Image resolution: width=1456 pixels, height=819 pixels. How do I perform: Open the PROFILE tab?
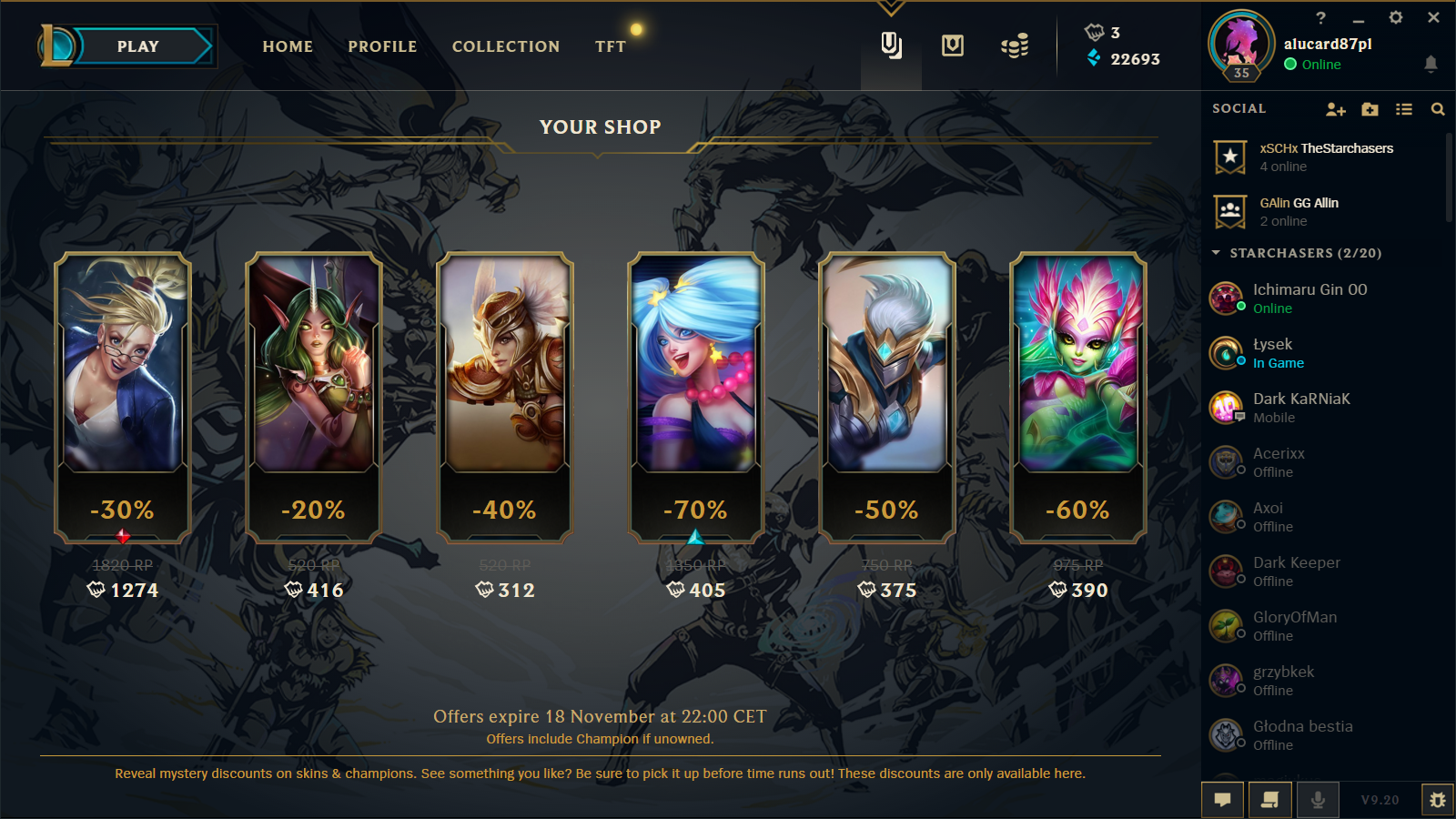(382, 46)
